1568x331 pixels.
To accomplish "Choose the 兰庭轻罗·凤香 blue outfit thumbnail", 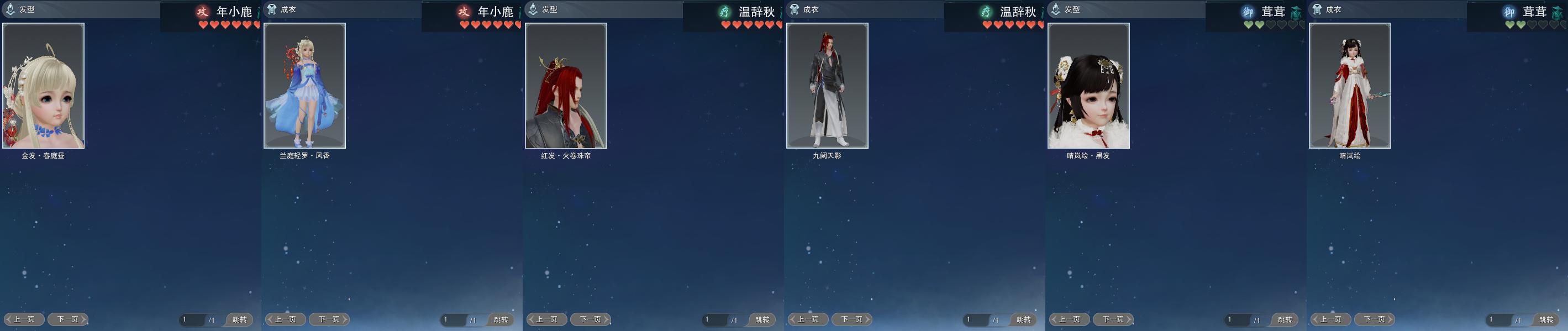I will (x=304, y=86).
